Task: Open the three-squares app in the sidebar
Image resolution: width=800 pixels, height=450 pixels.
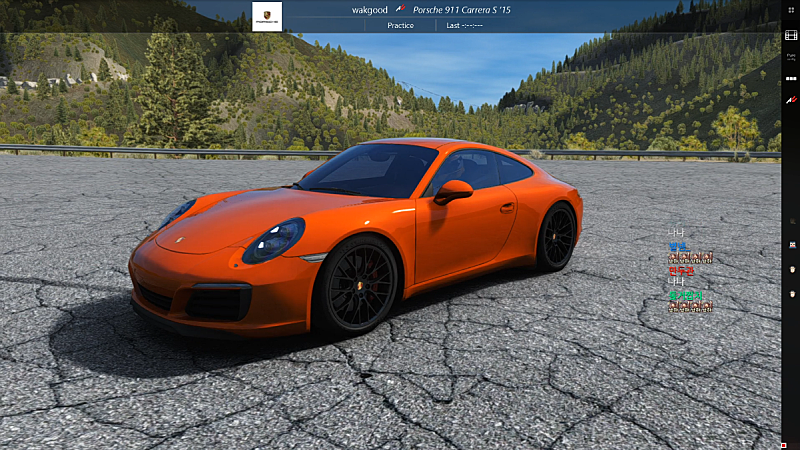Action: (791, 77)
